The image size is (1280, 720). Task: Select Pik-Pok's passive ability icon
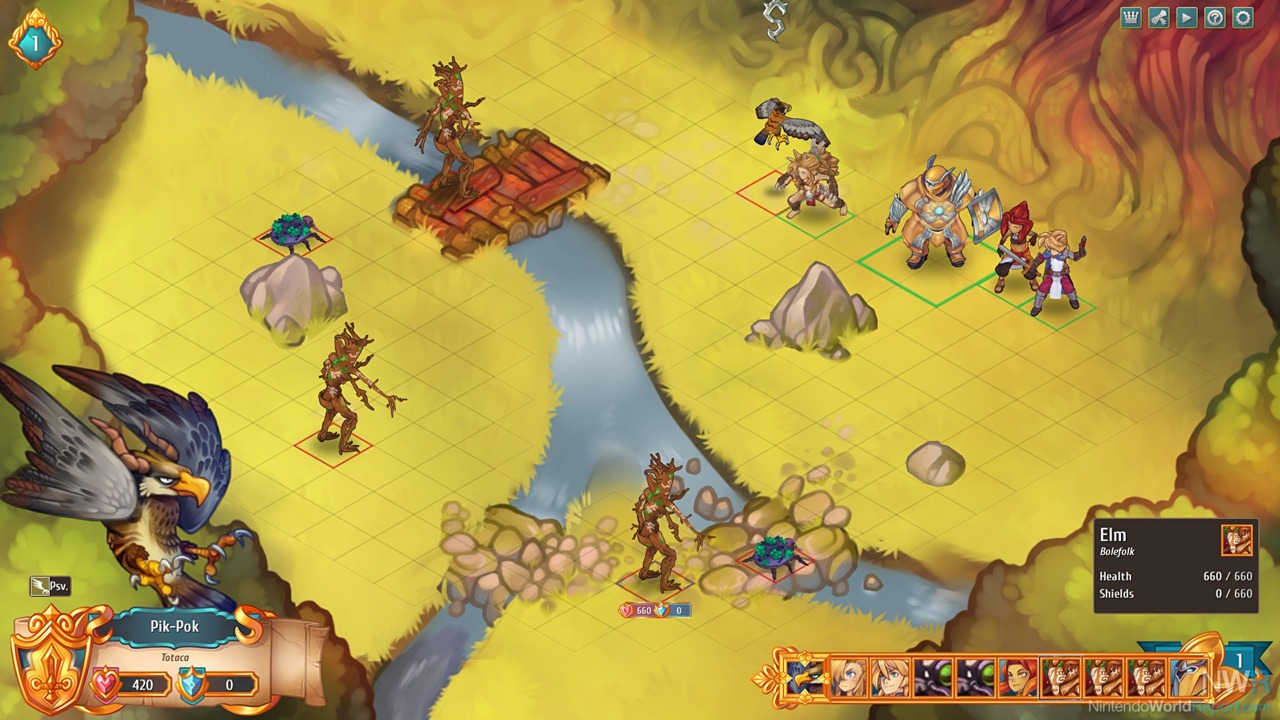(50, 587)
